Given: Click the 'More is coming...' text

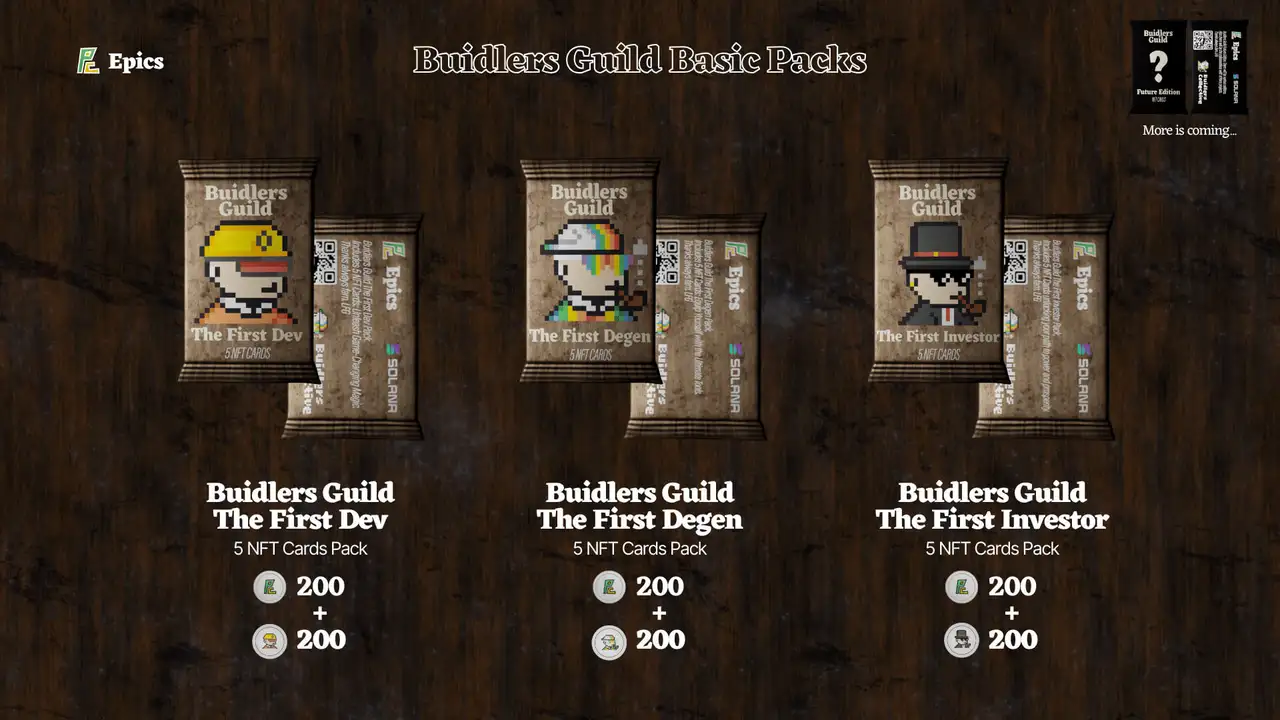Looking at the screenshot, I should pos(1188,130).
